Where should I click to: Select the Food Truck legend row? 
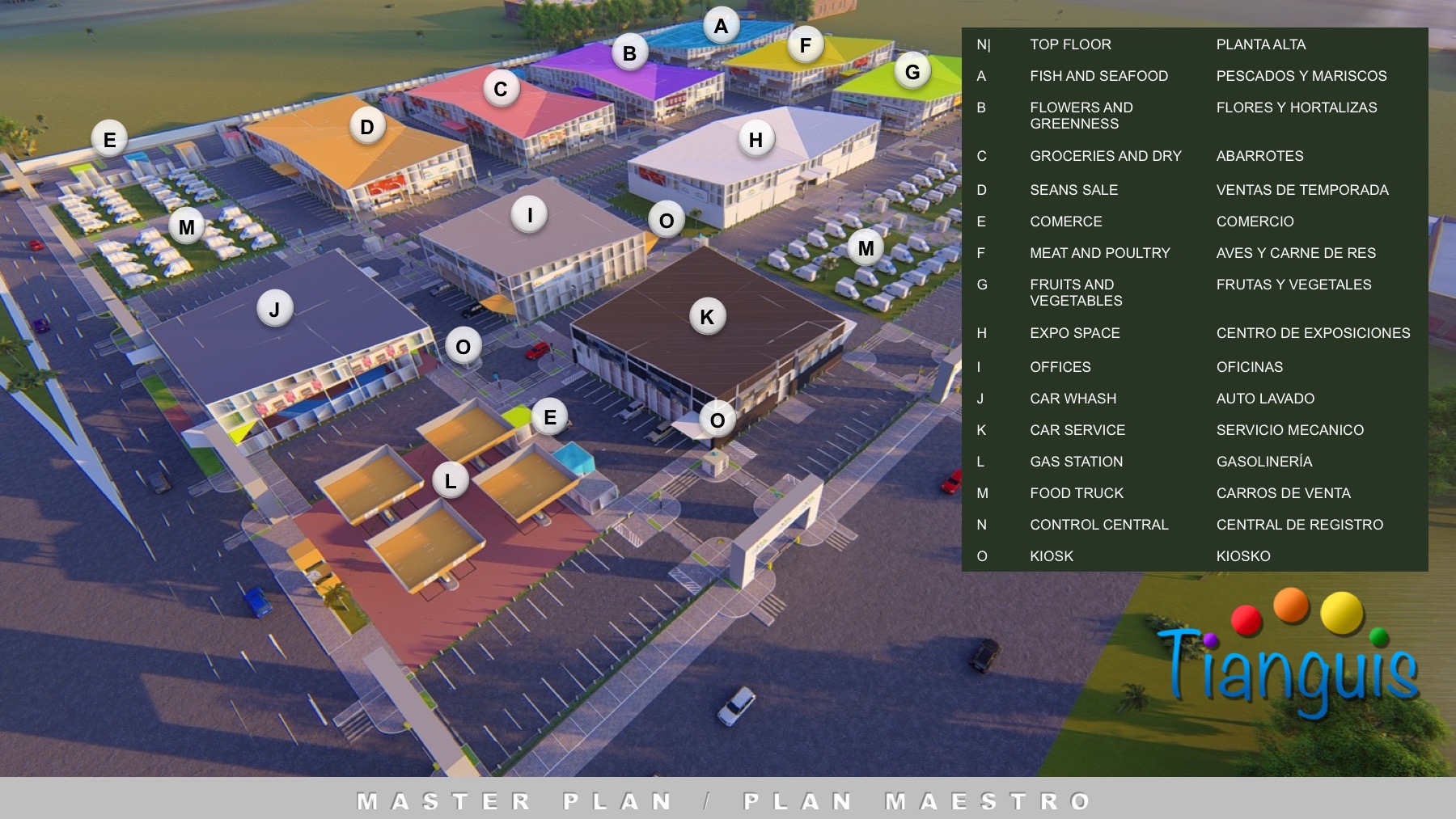tap(1076, 493)
